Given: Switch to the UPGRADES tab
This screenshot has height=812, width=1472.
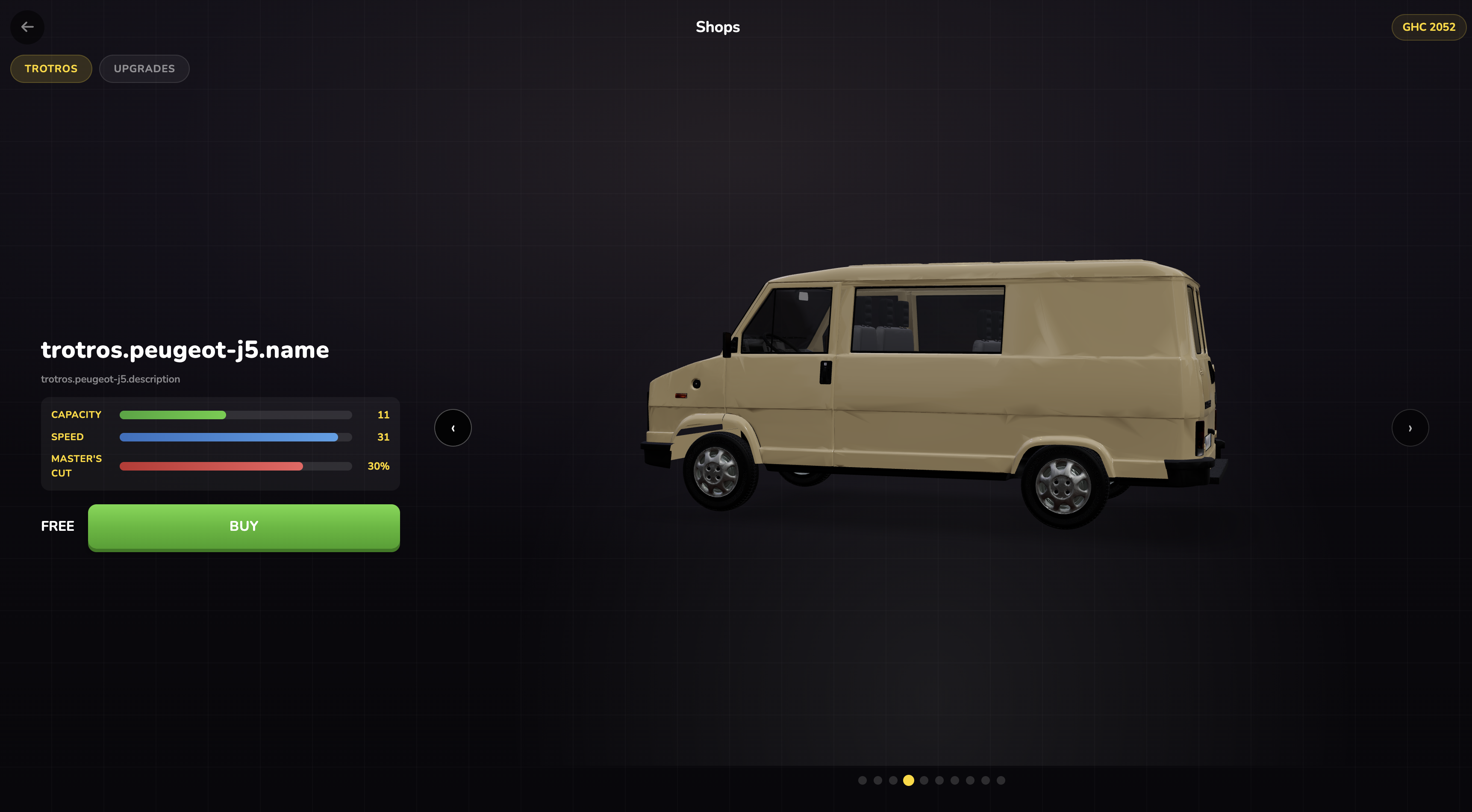Looking at the screenshot, I should [144, 68].
